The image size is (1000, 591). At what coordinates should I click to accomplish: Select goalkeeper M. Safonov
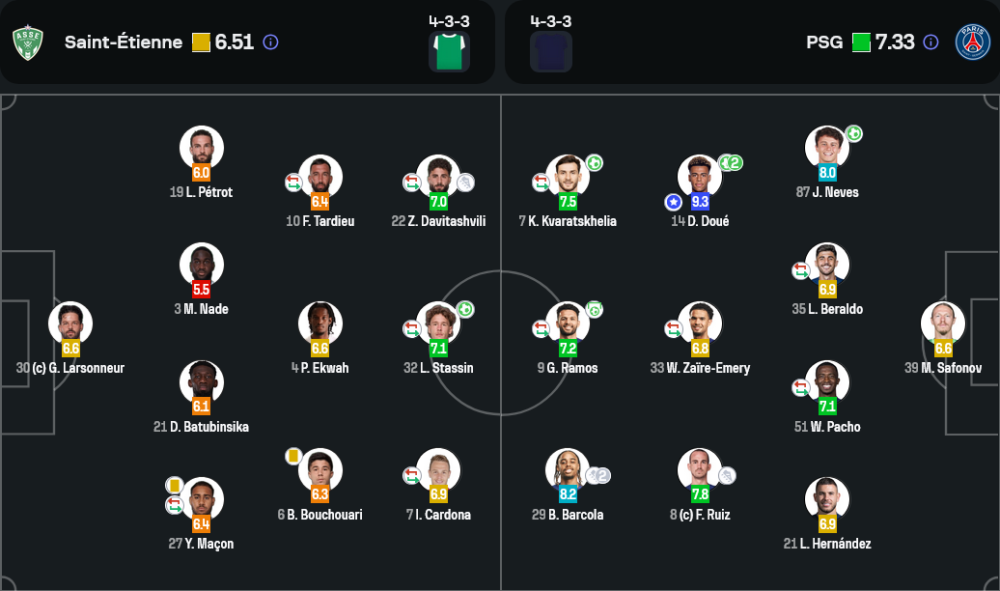pos(943,324)
